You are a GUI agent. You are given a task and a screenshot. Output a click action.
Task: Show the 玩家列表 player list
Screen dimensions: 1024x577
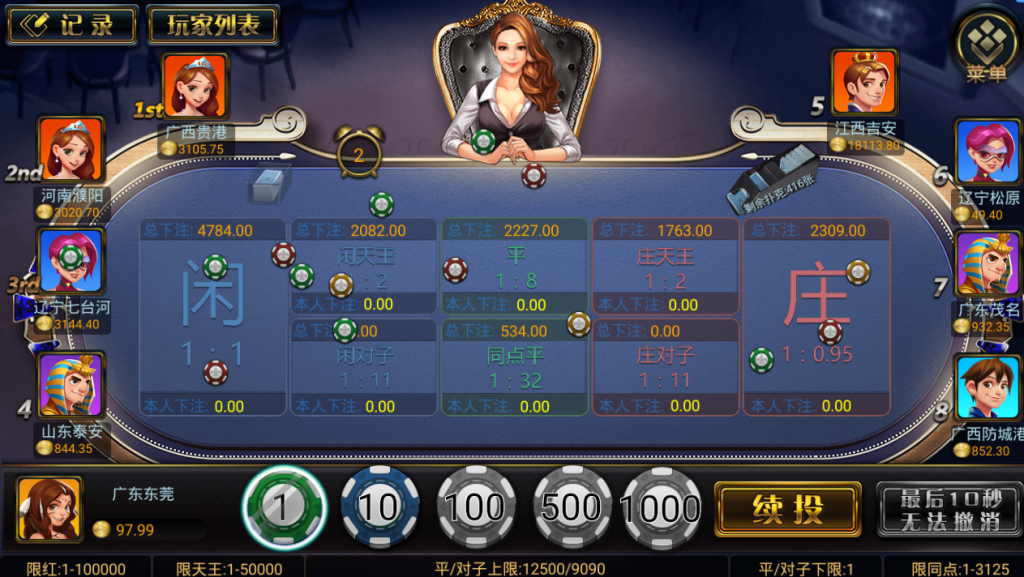(213, 26)
